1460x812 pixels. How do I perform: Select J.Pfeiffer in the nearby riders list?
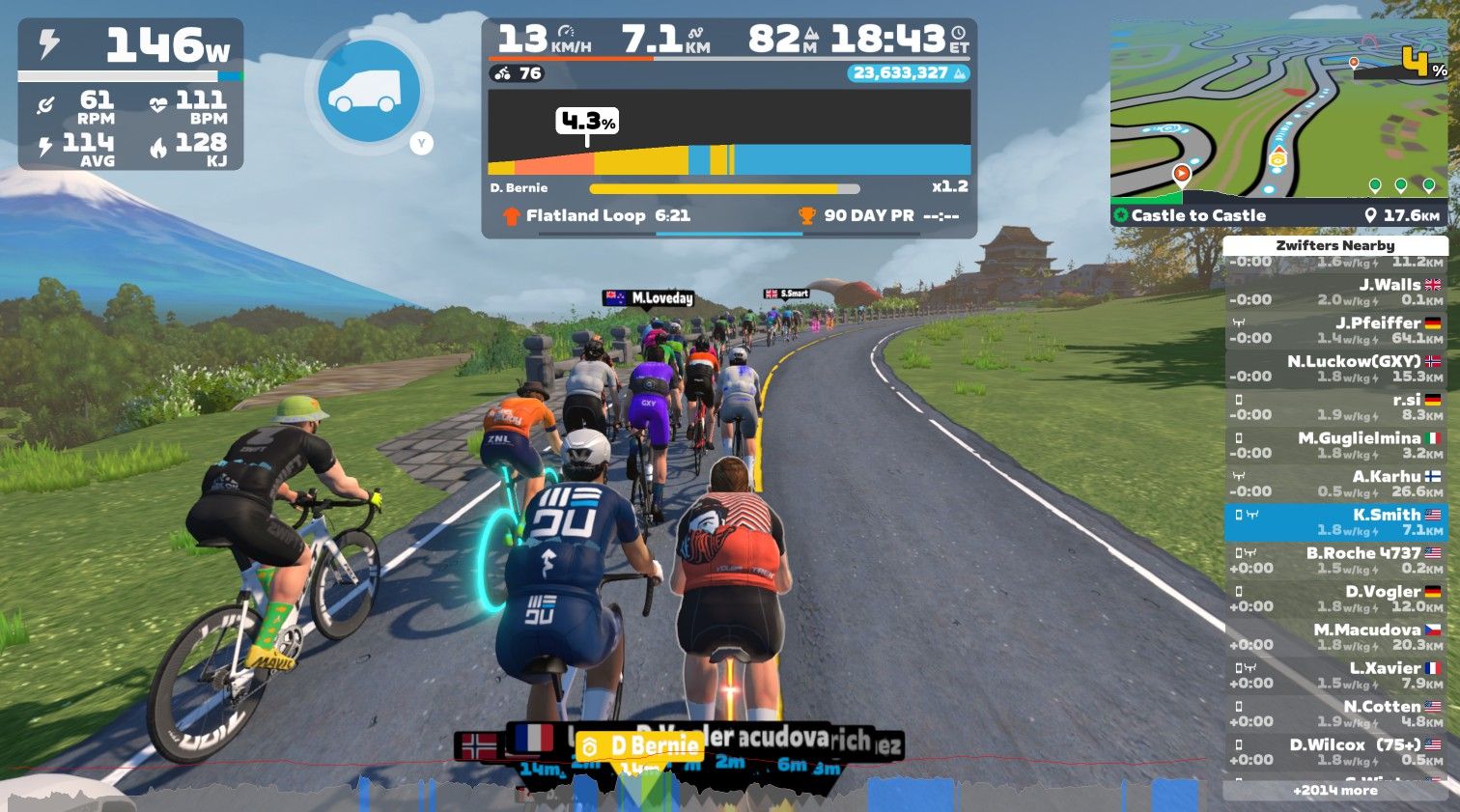(1335, 330)
